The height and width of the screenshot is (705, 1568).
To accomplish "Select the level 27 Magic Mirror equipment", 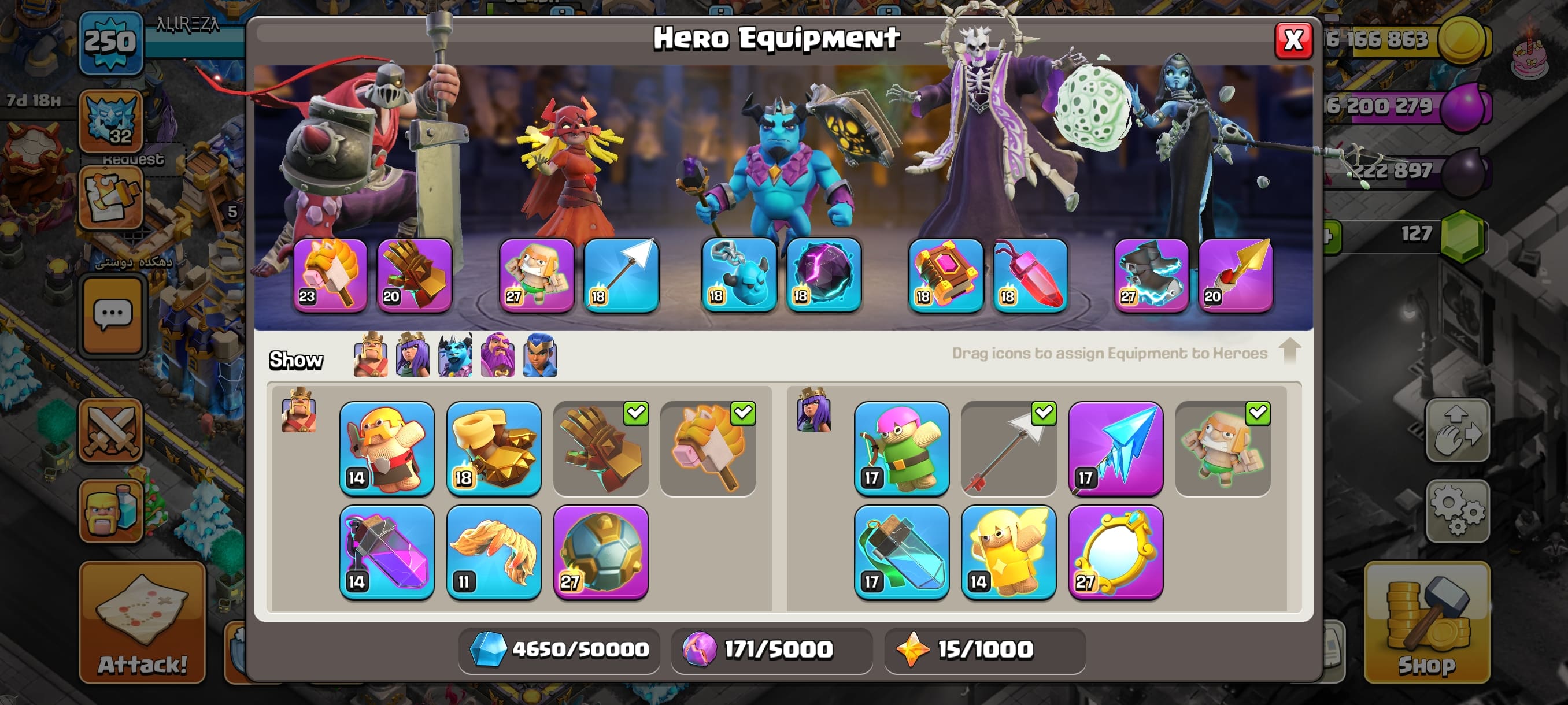I will tap(1115, 552).
